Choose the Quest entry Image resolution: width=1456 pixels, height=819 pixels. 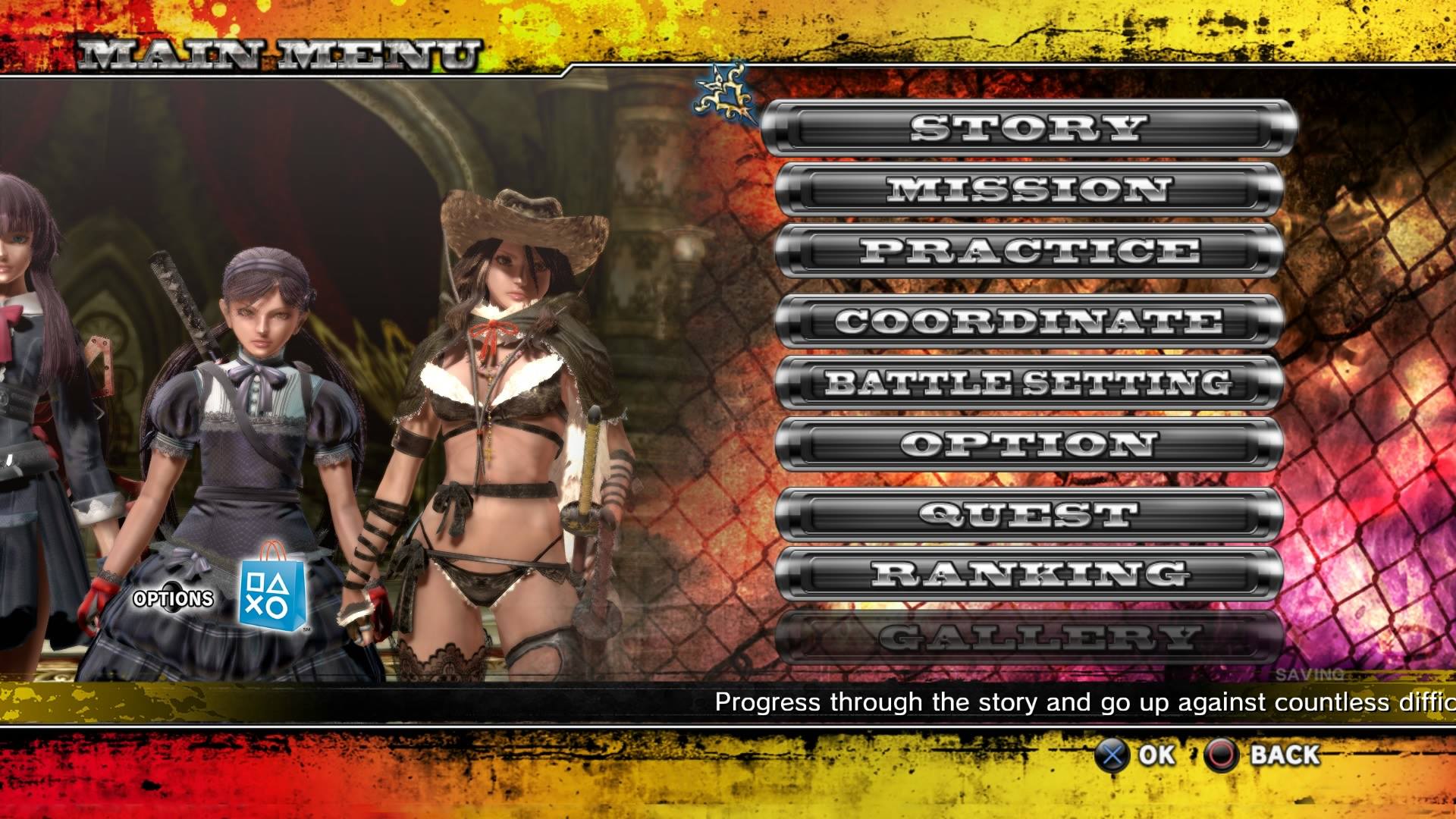(1028, 515)
